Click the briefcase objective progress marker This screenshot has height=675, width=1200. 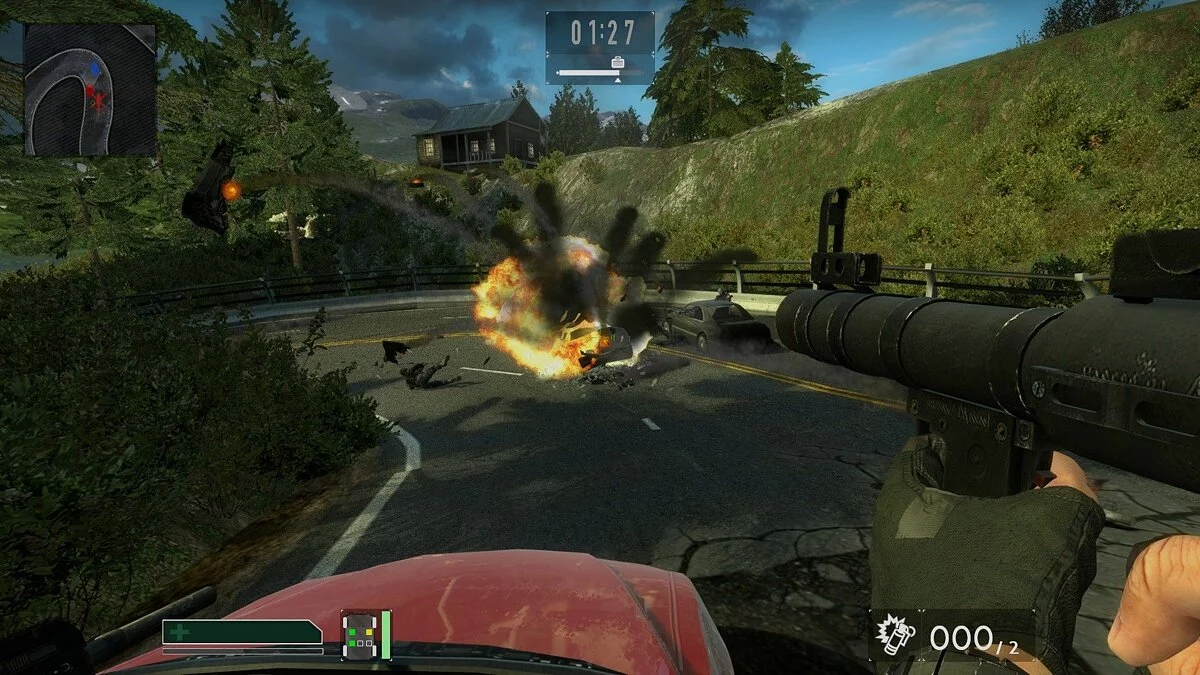(x=617, y=65)
